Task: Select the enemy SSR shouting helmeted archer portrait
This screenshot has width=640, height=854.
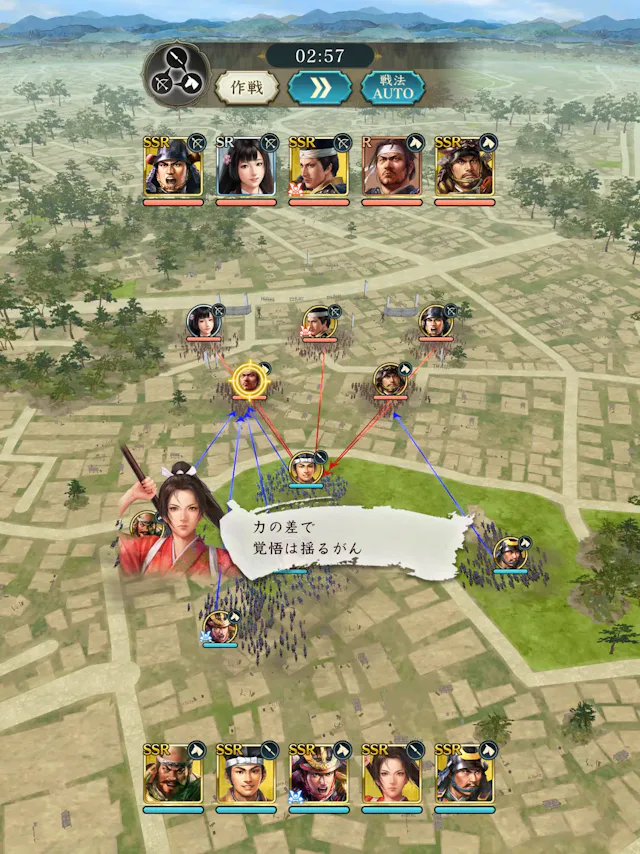Action: point(173,167)
